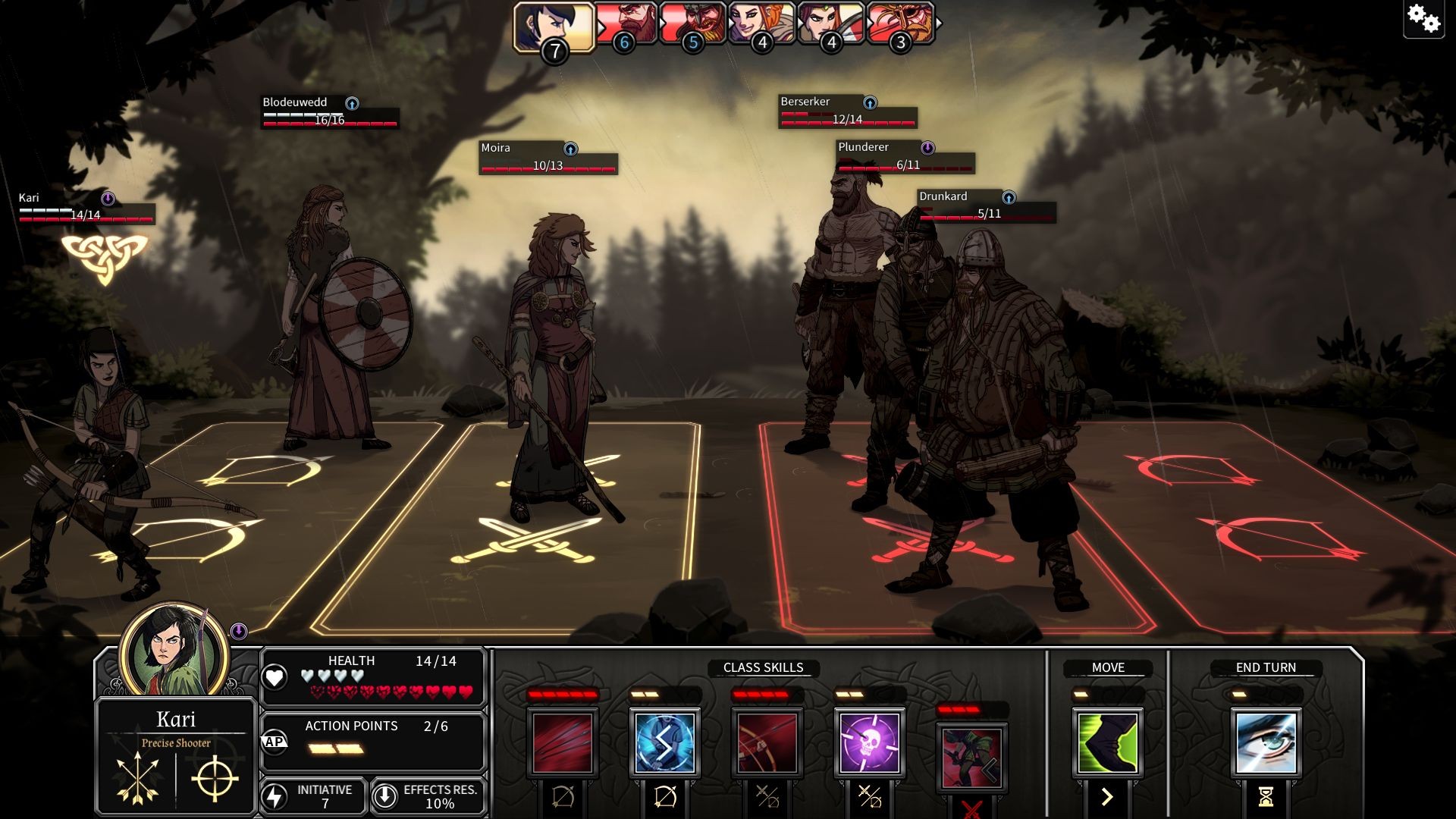Viewport: 1456px width, 819px height.
Task: Show the Precise Shooter crossed arrows icon
Action: tap(137, 779)
